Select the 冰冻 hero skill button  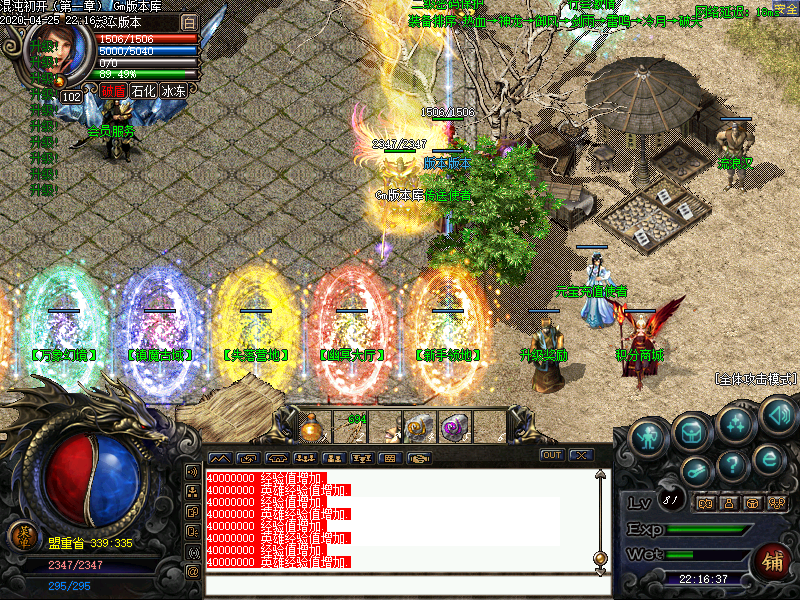[x=174, y=91]
